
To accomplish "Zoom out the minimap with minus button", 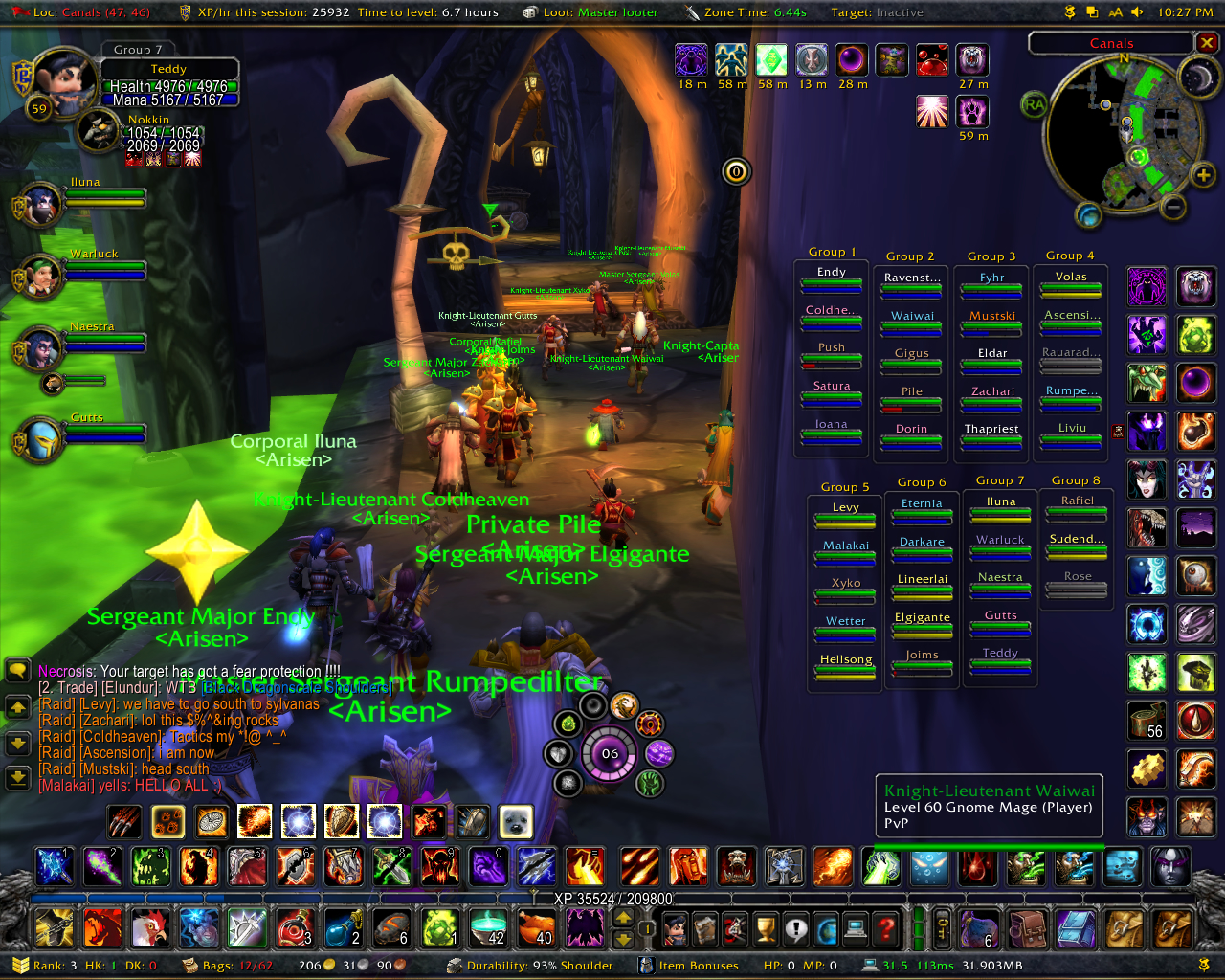I will pyautogui.click(x=1173, y=206).
